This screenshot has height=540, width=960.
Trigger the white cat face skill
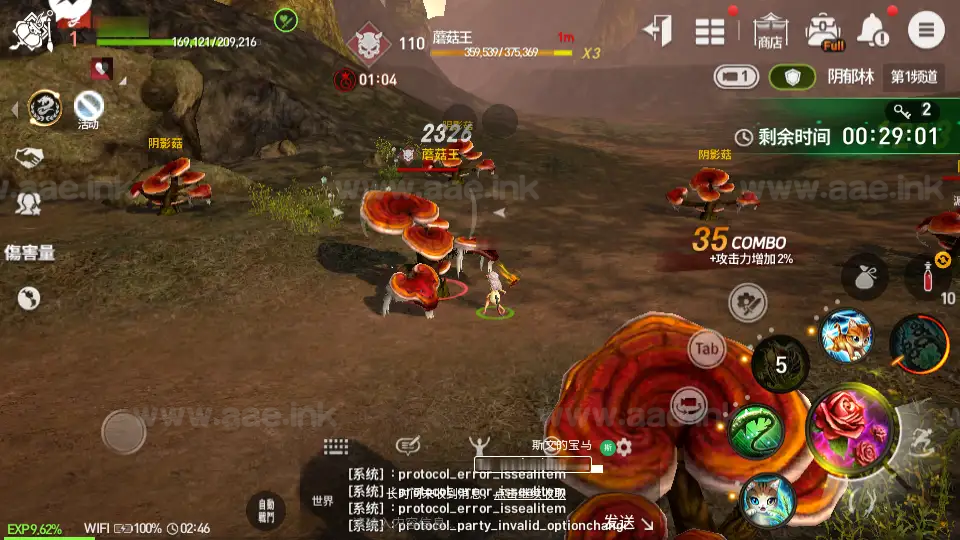point(767,499)
